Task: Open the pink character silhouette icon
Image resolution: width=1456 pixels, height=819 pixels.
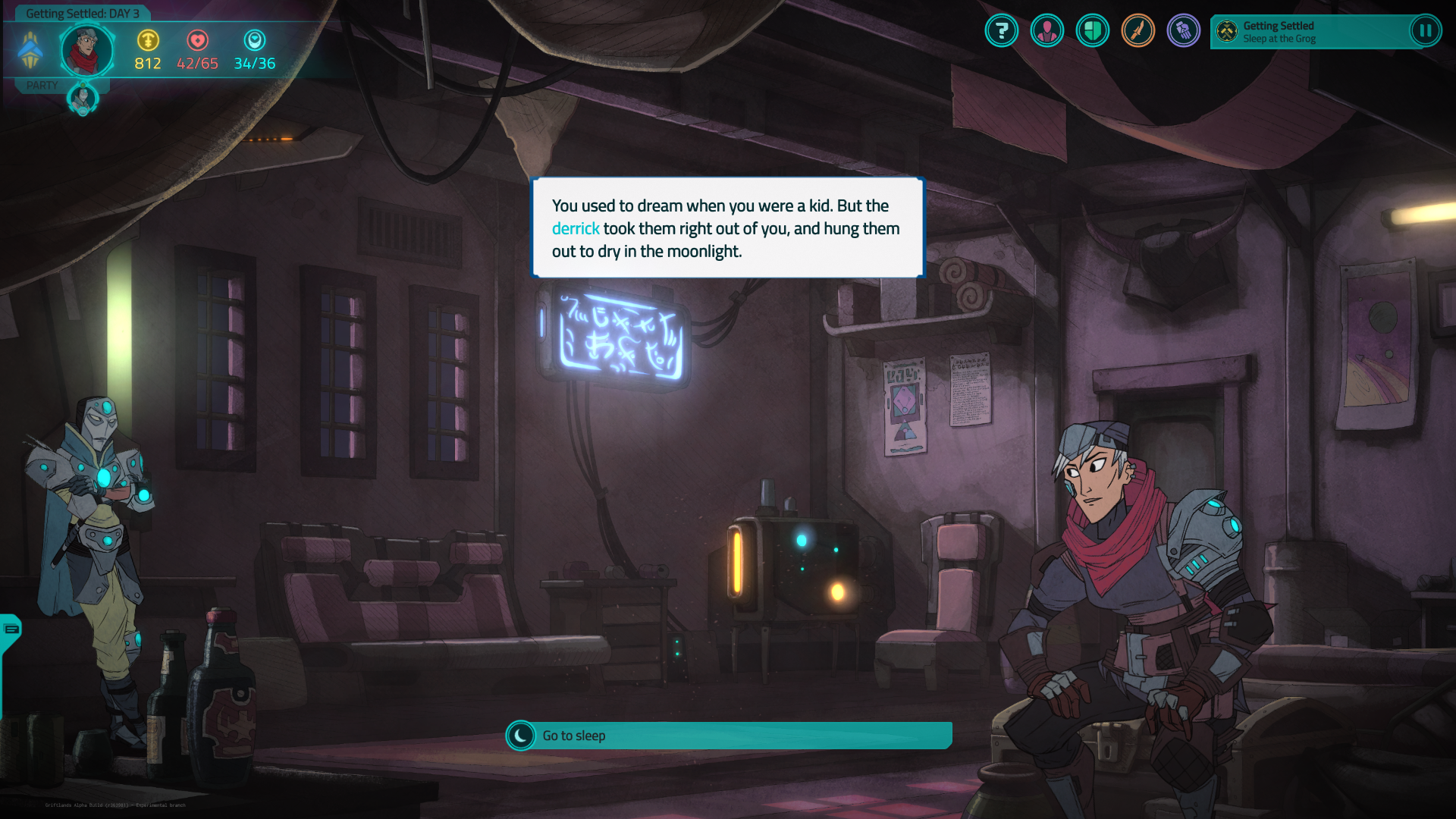Action: coord(1047,31)
